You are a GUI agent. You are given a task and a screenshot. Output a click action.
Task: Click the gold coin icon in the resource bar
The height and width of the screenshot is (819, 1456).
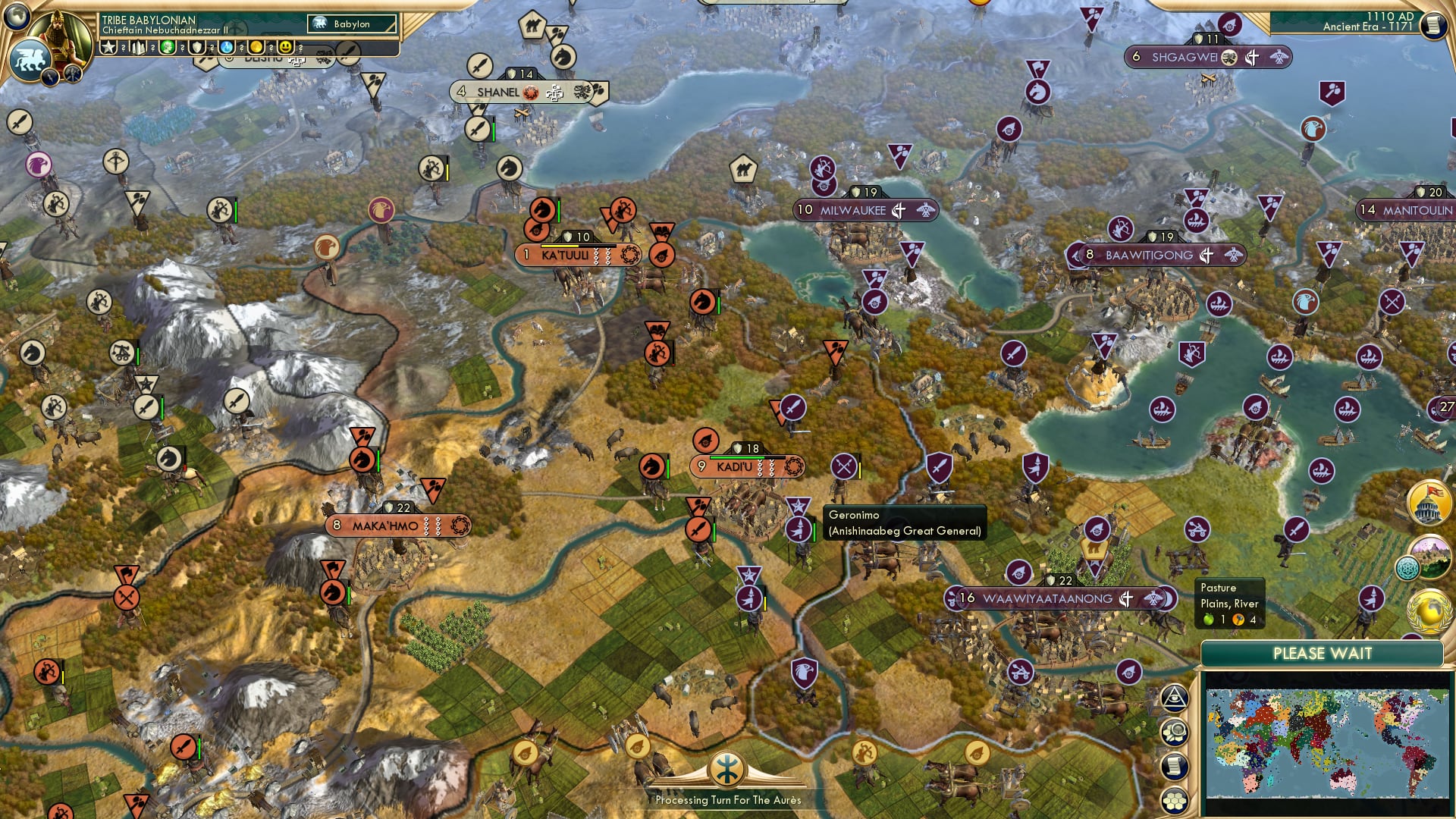(x=256, y=48)
